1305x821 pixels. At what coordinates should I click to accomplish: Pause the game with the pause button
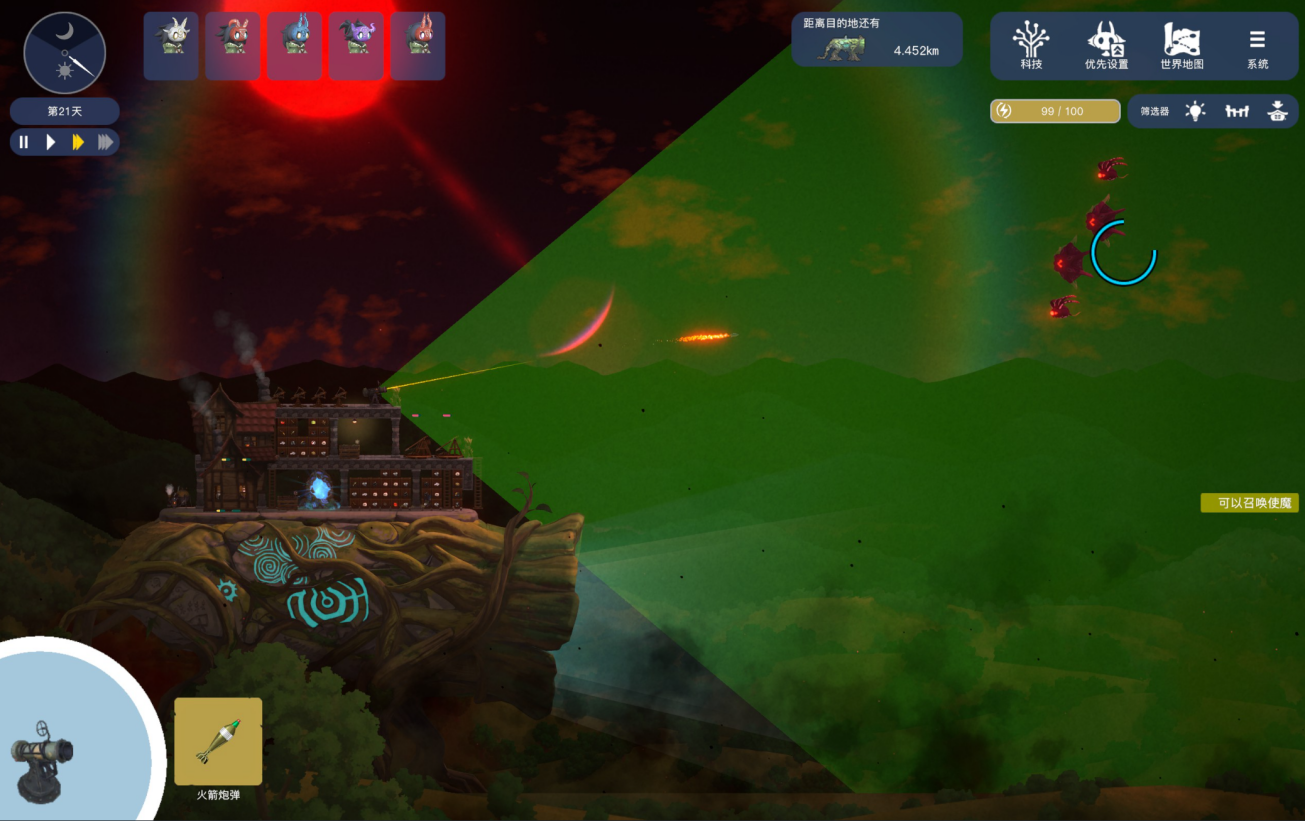tap(24, 142)
